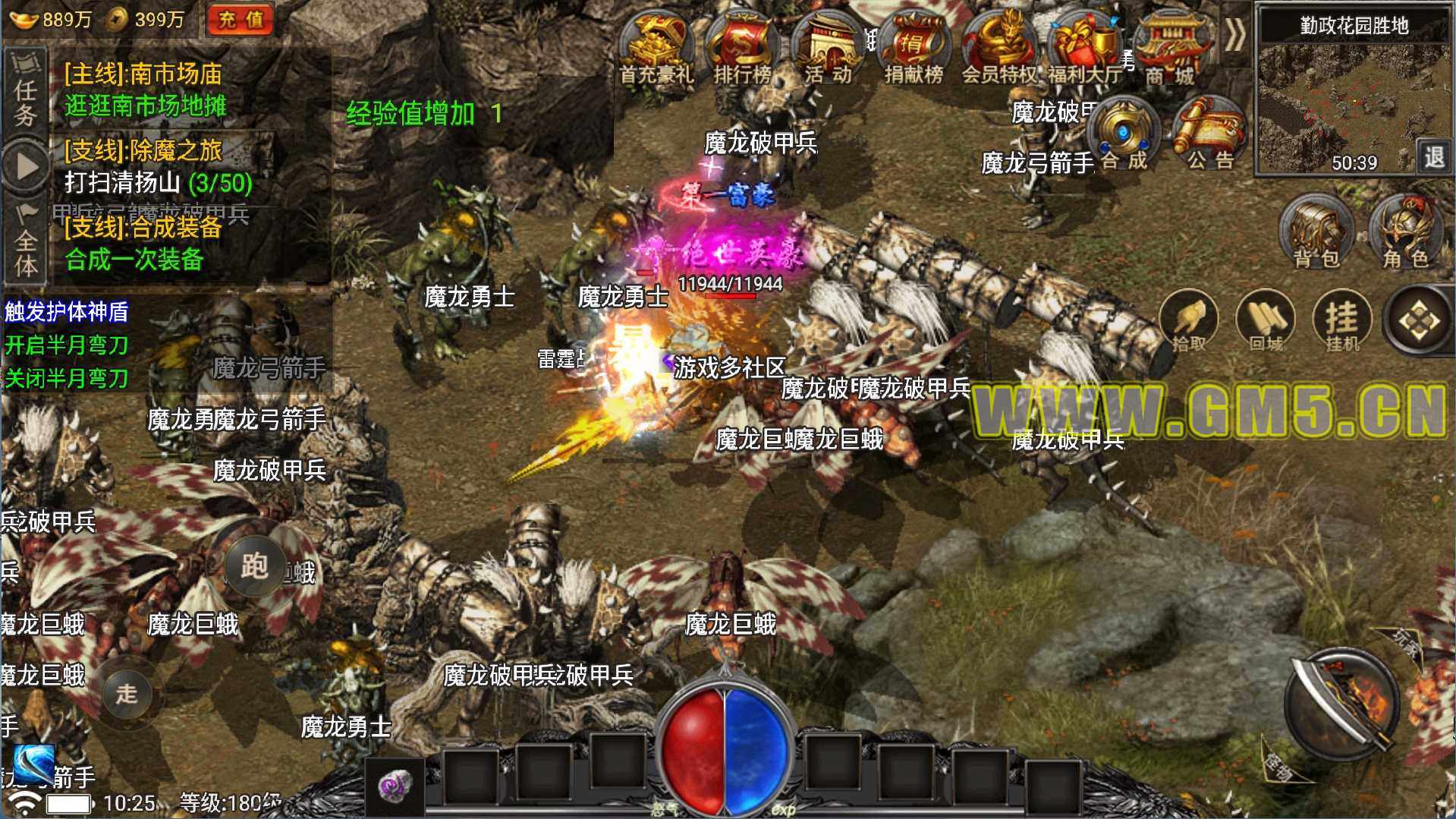
Task: Open the 排行榜 ranking board
Action: click(x=741, y=49)
